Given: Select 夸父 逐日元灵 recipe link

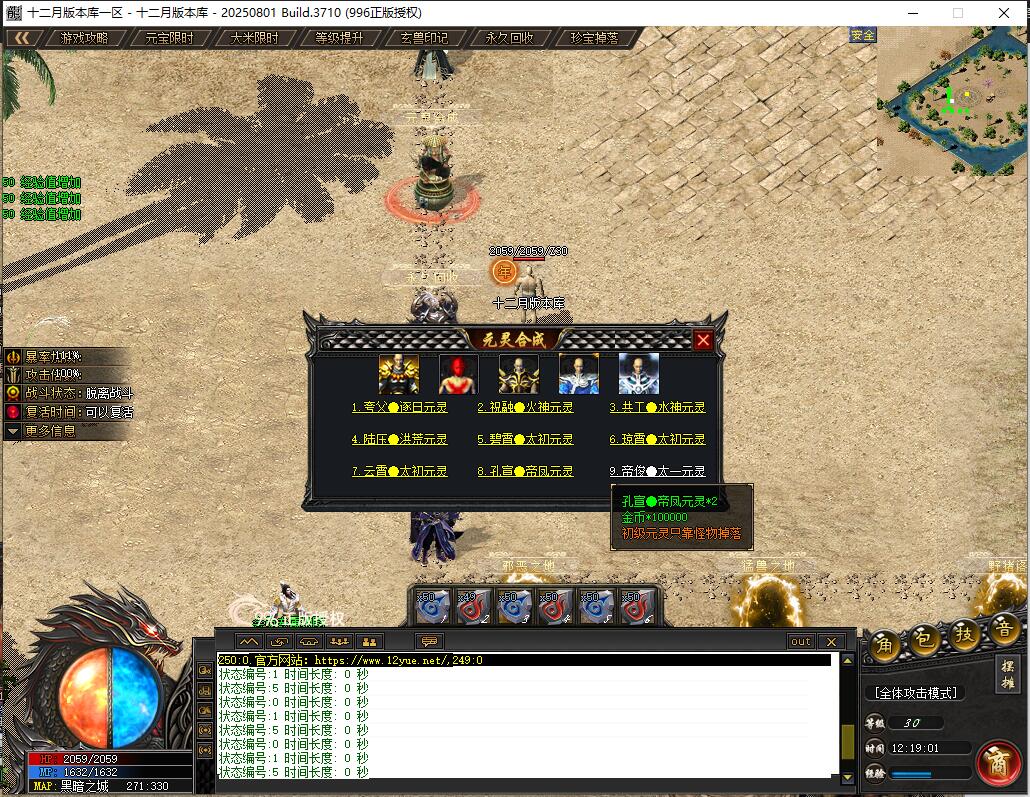Looking at the screenshot, I should click(x=399, y=408).
